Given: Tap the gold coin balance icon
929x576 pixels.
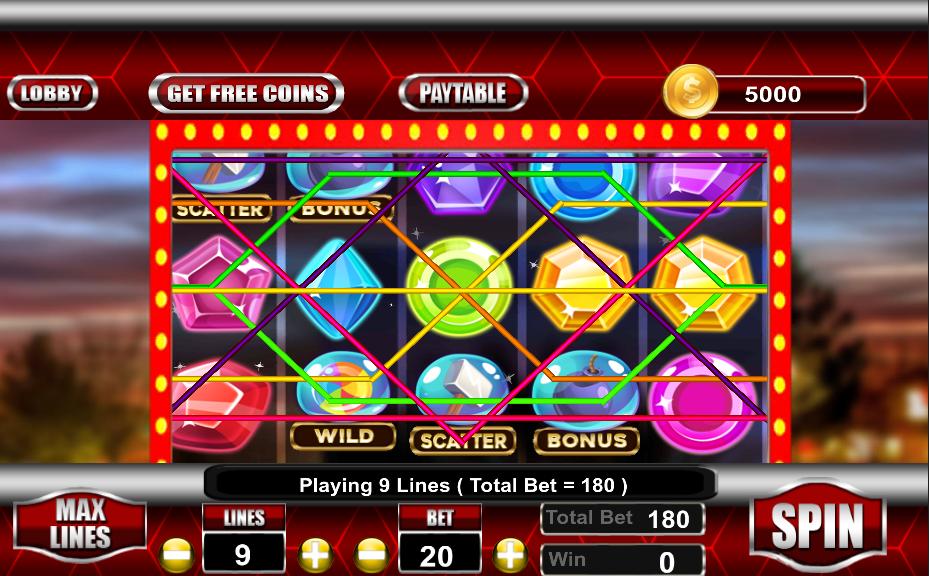Looking at the screenshot, I should 690,92.
